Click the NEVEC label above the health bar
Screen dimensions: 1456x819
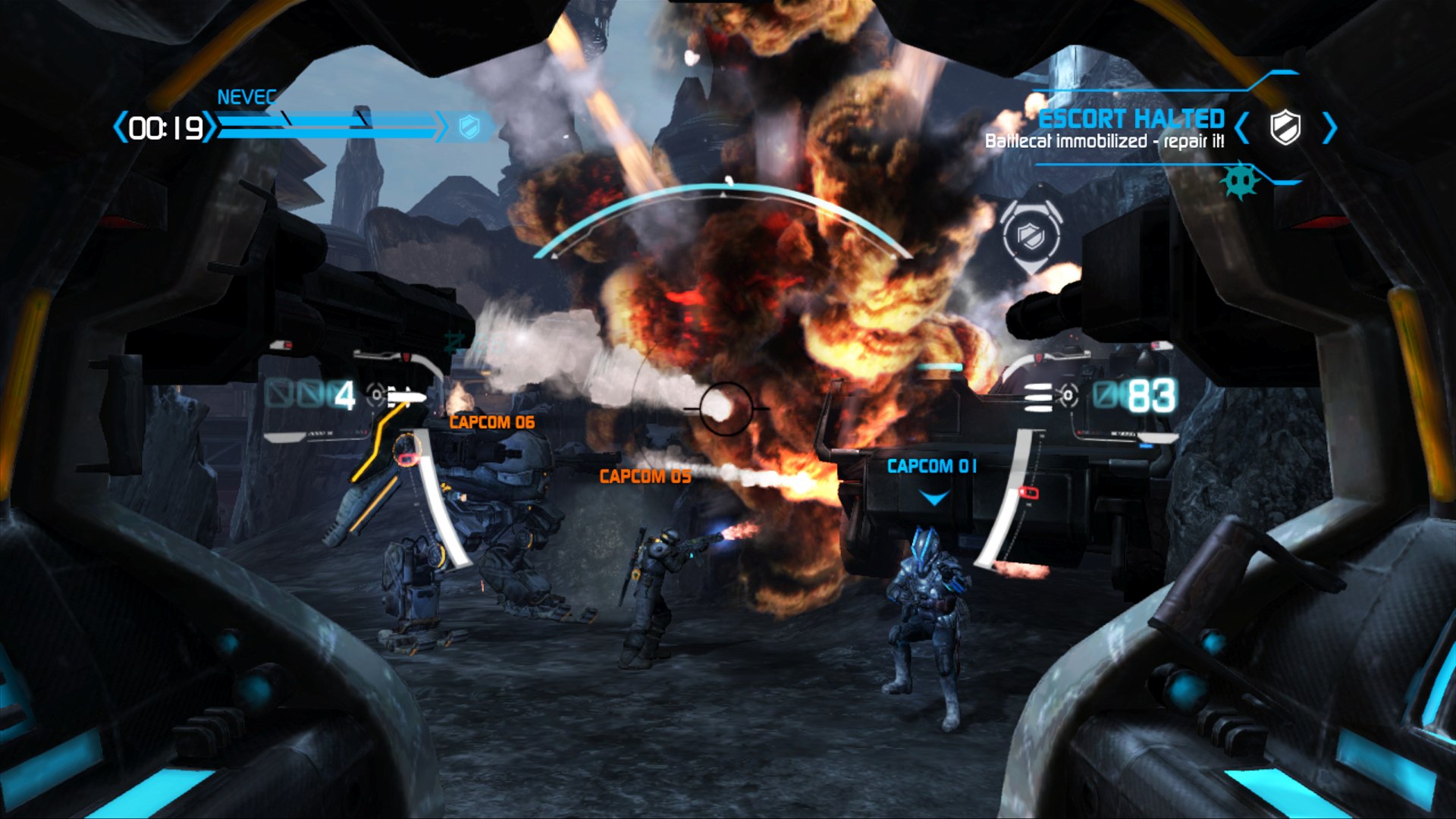246,96
